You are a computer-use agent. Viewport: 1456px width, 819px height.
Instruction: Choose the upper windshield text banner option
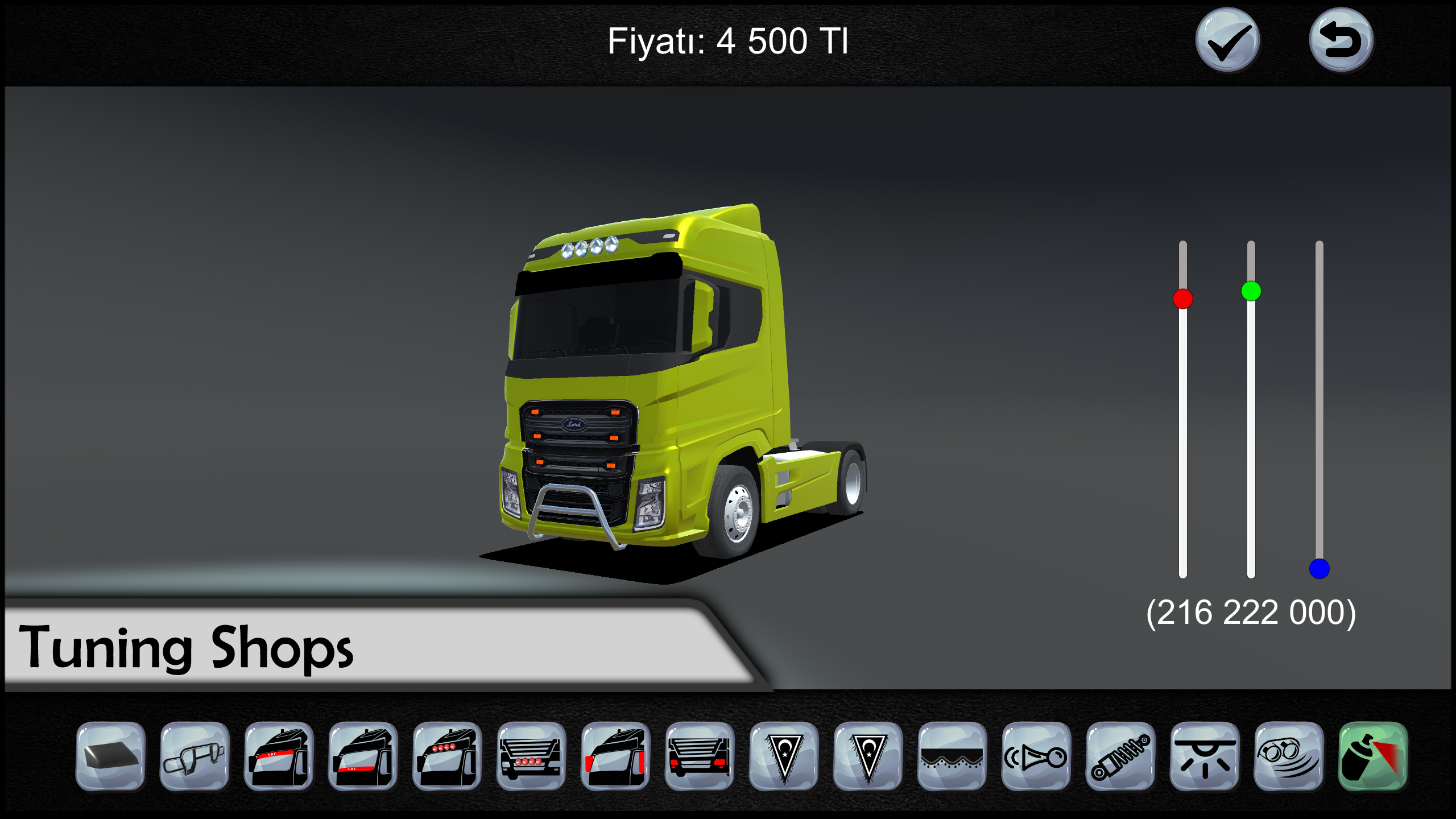pyautogui.click(x=279, y=756)
